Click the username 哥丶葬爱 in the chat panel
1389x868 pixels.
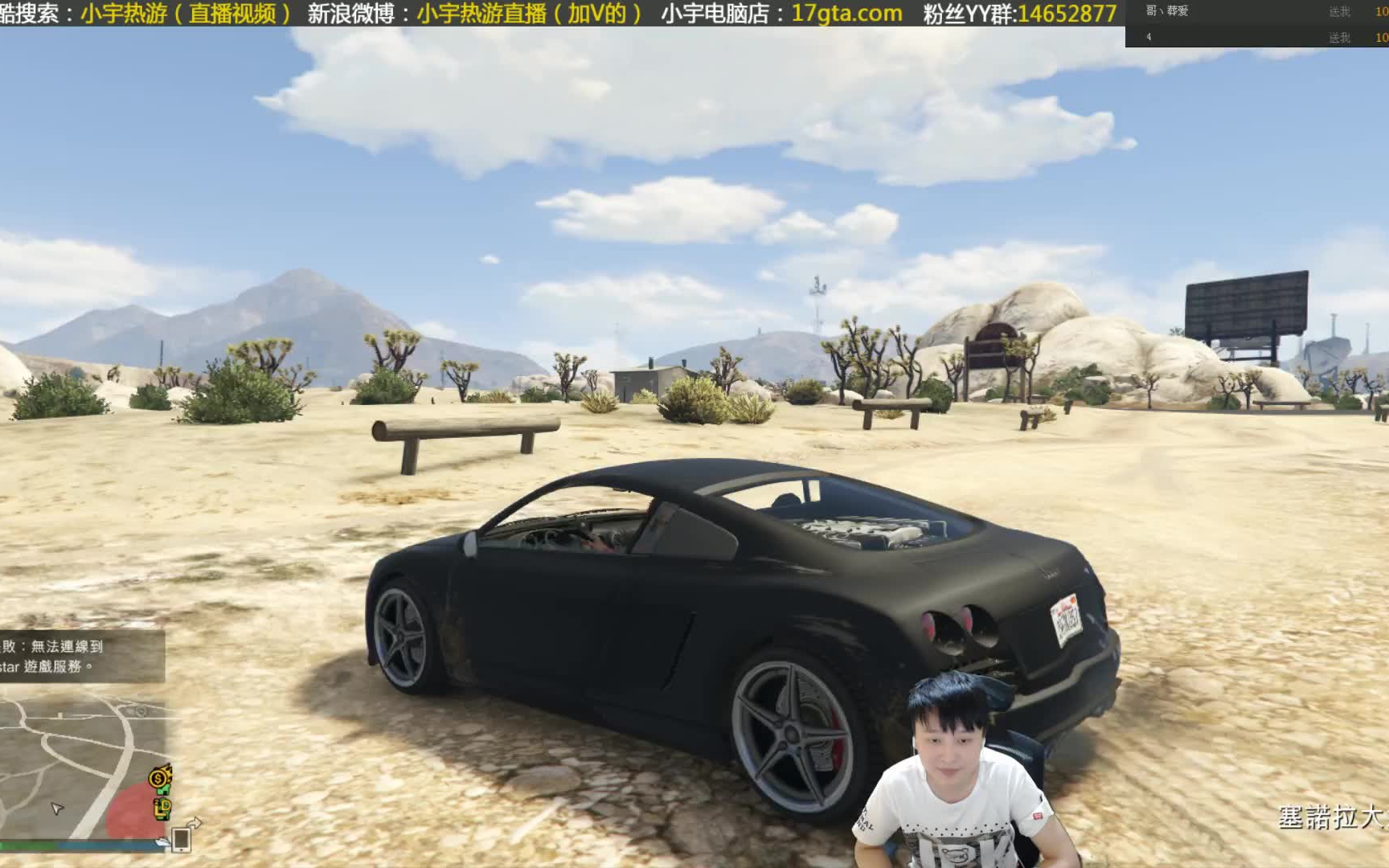click(x=1167, y=10)
